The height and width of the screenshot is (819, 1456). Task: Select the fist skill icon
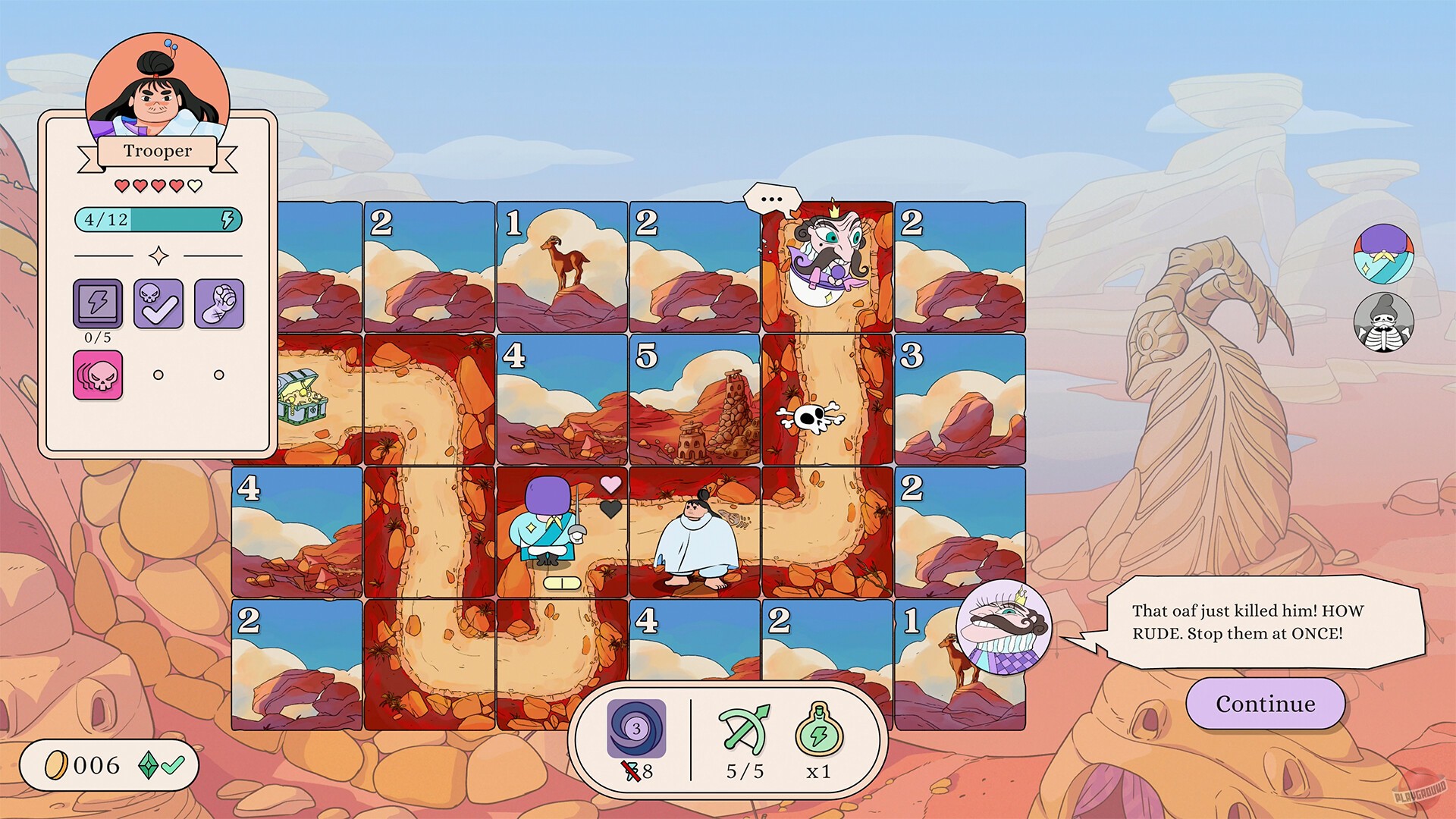[x=218, y=303]
